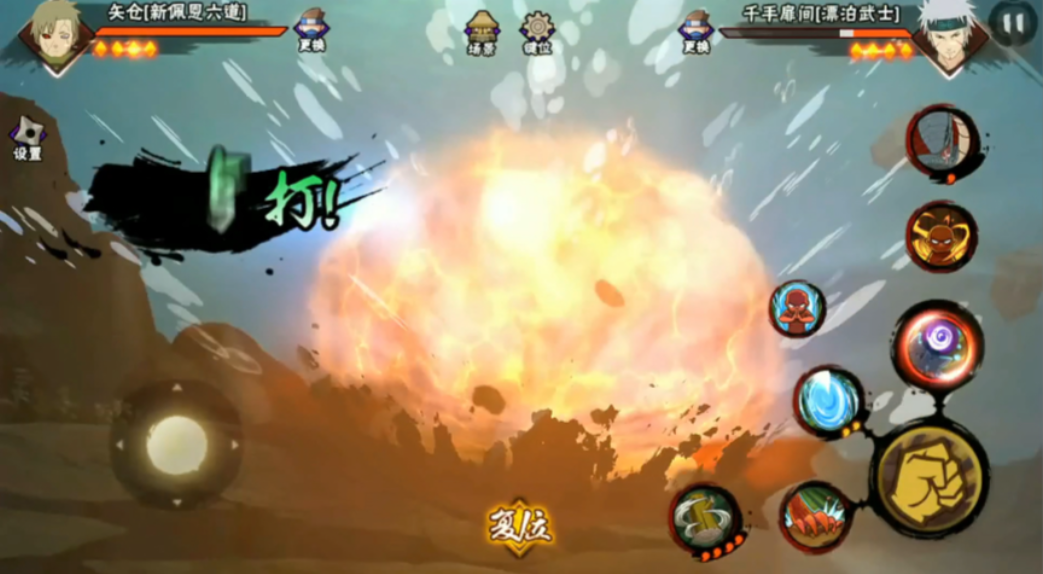Tap the red ninja hand-seal icon
The height and width of the screenshot is (574, 1043).
click(797, 309)
